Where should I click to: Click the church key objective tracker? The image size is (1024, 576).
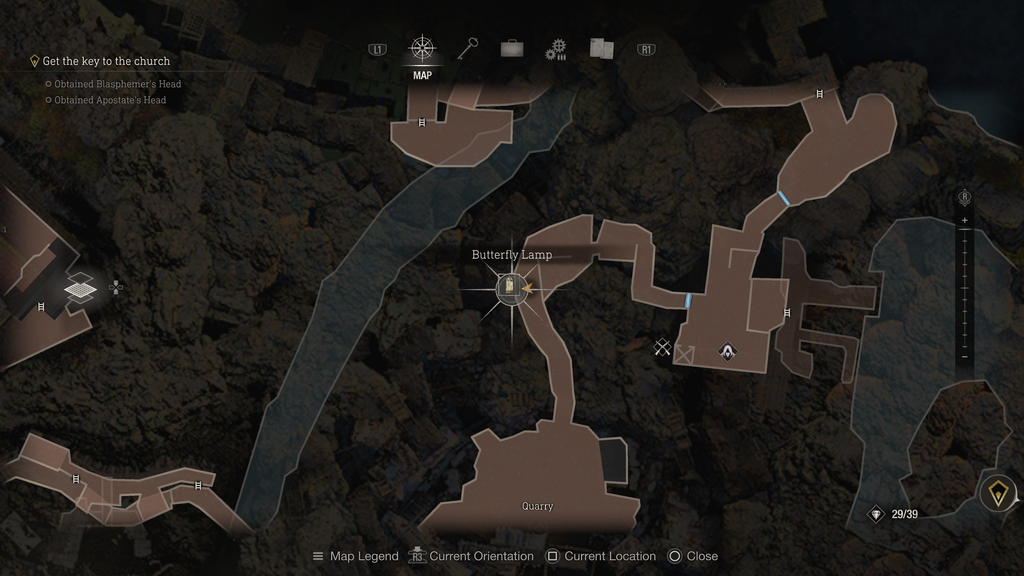(105, 61)
